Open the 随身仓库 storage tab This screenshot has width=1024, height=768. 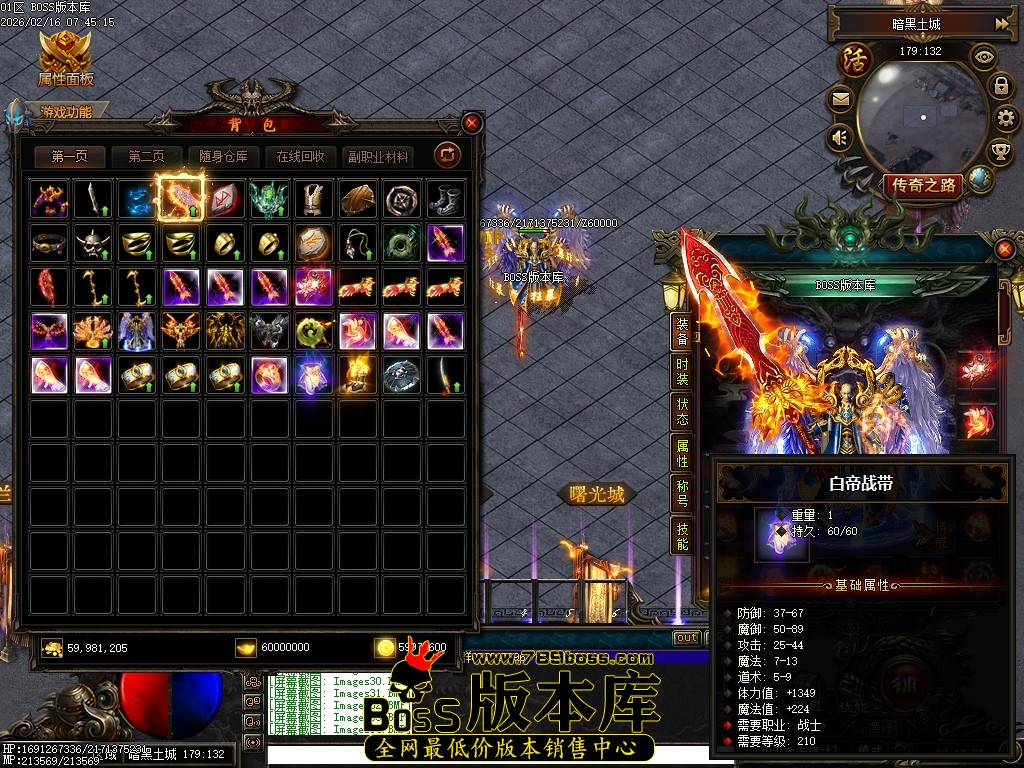(223, 157)
